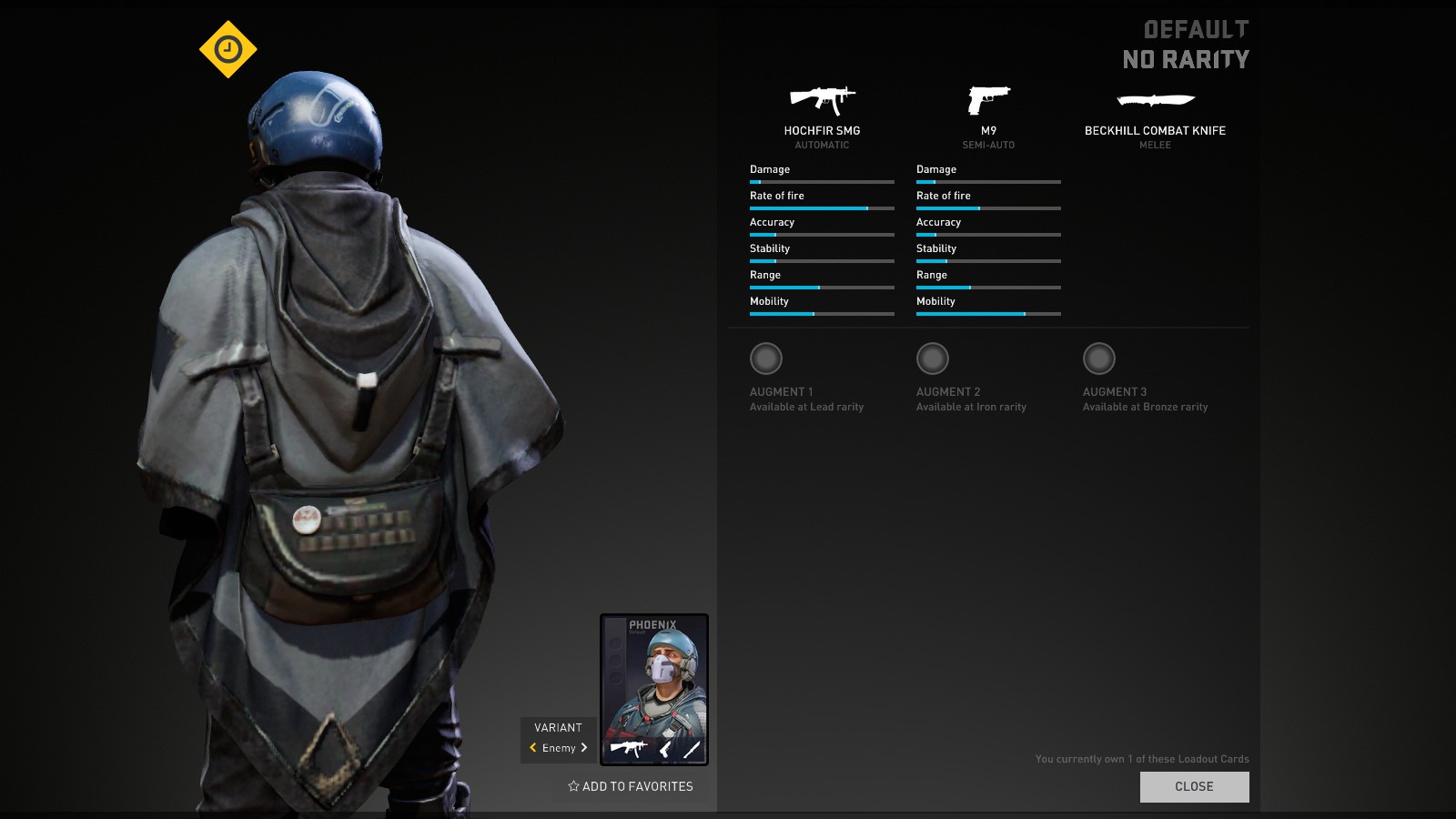Select the Beckhill Combat Knife icon
This screenshot has height=819, width=1456.
coord(1155,99)
